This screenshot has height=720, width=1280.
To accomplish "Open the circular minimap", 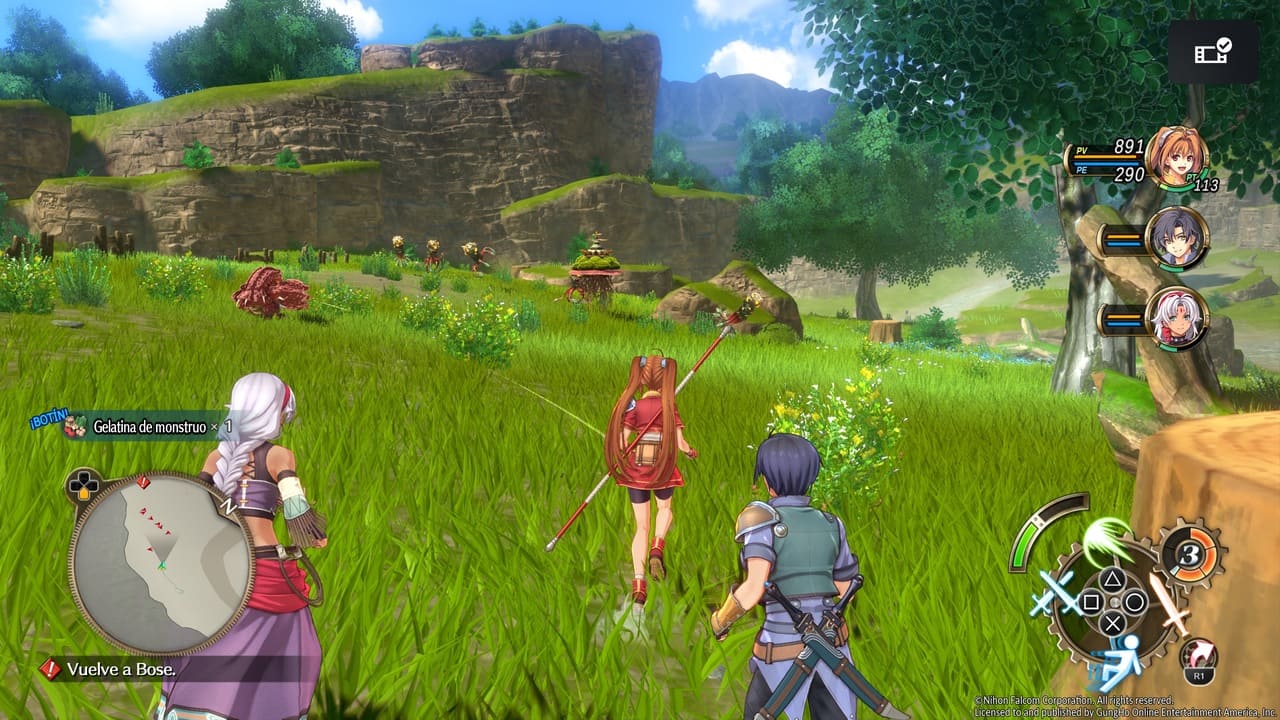I will (160, 562).
